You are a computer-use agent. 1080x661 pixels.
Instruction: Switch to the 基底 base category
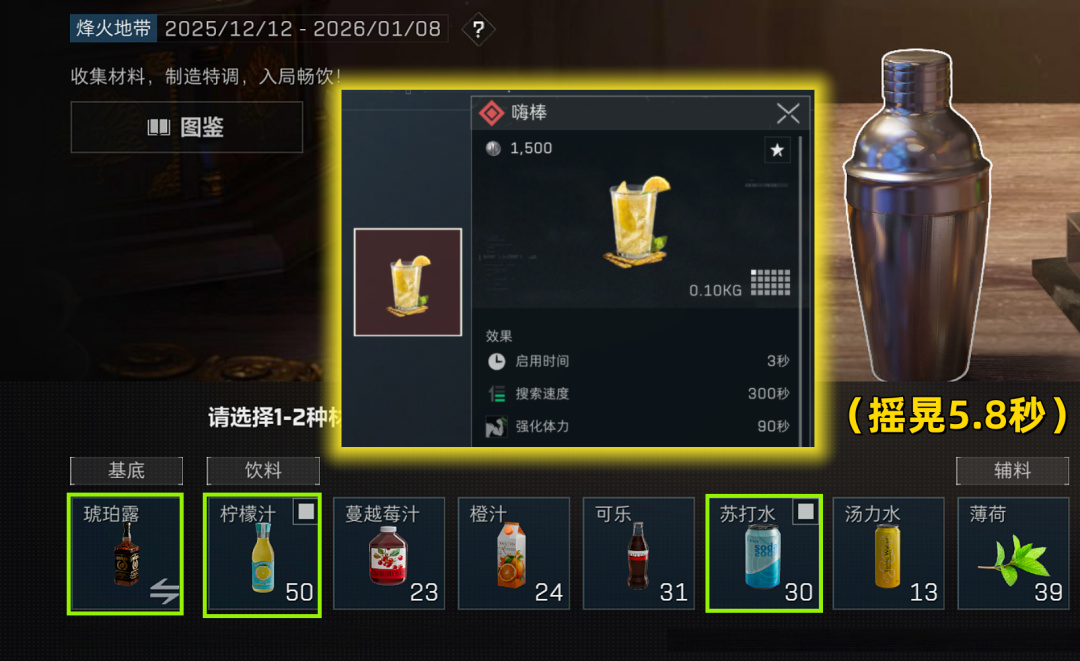point(127,470)
